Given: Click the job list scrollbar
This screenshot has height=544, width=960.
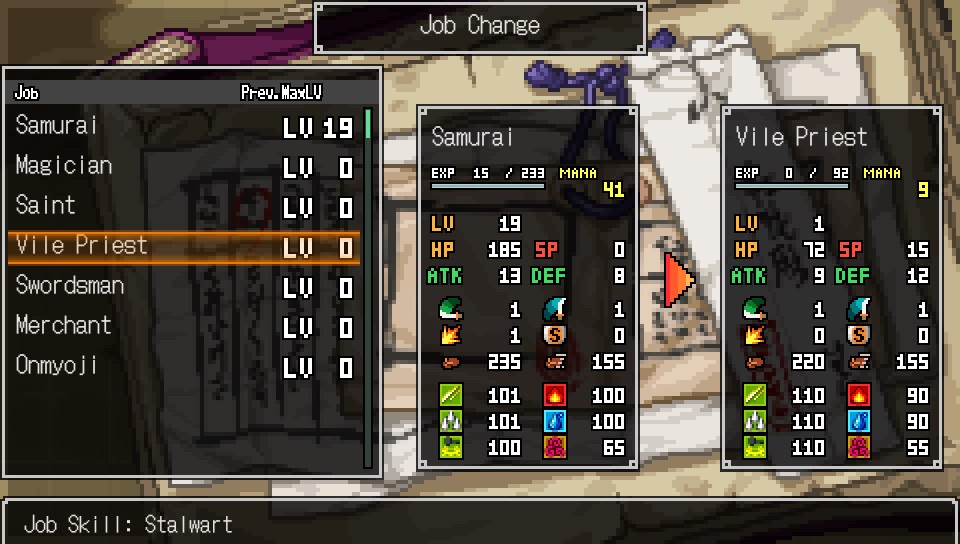Looking at the screenshot, I should pos(368,288).
